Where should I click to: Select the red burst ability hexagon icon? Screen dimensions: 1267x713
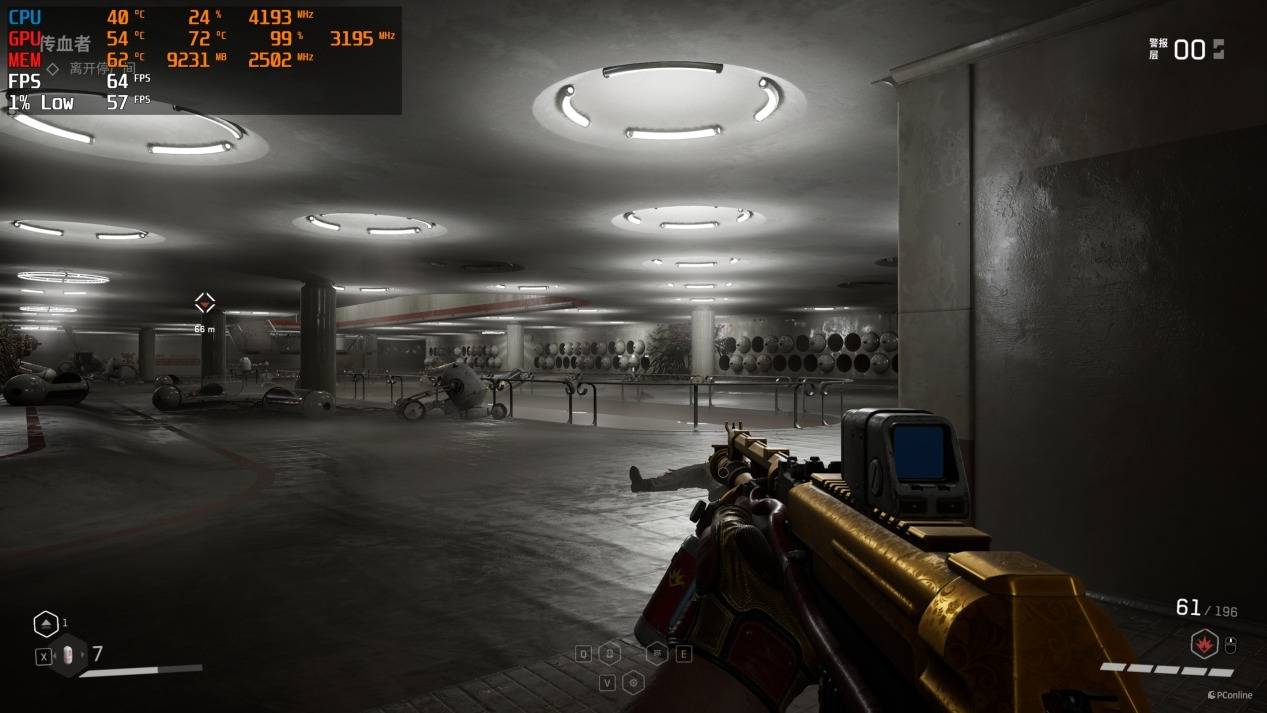(1203, 644)
